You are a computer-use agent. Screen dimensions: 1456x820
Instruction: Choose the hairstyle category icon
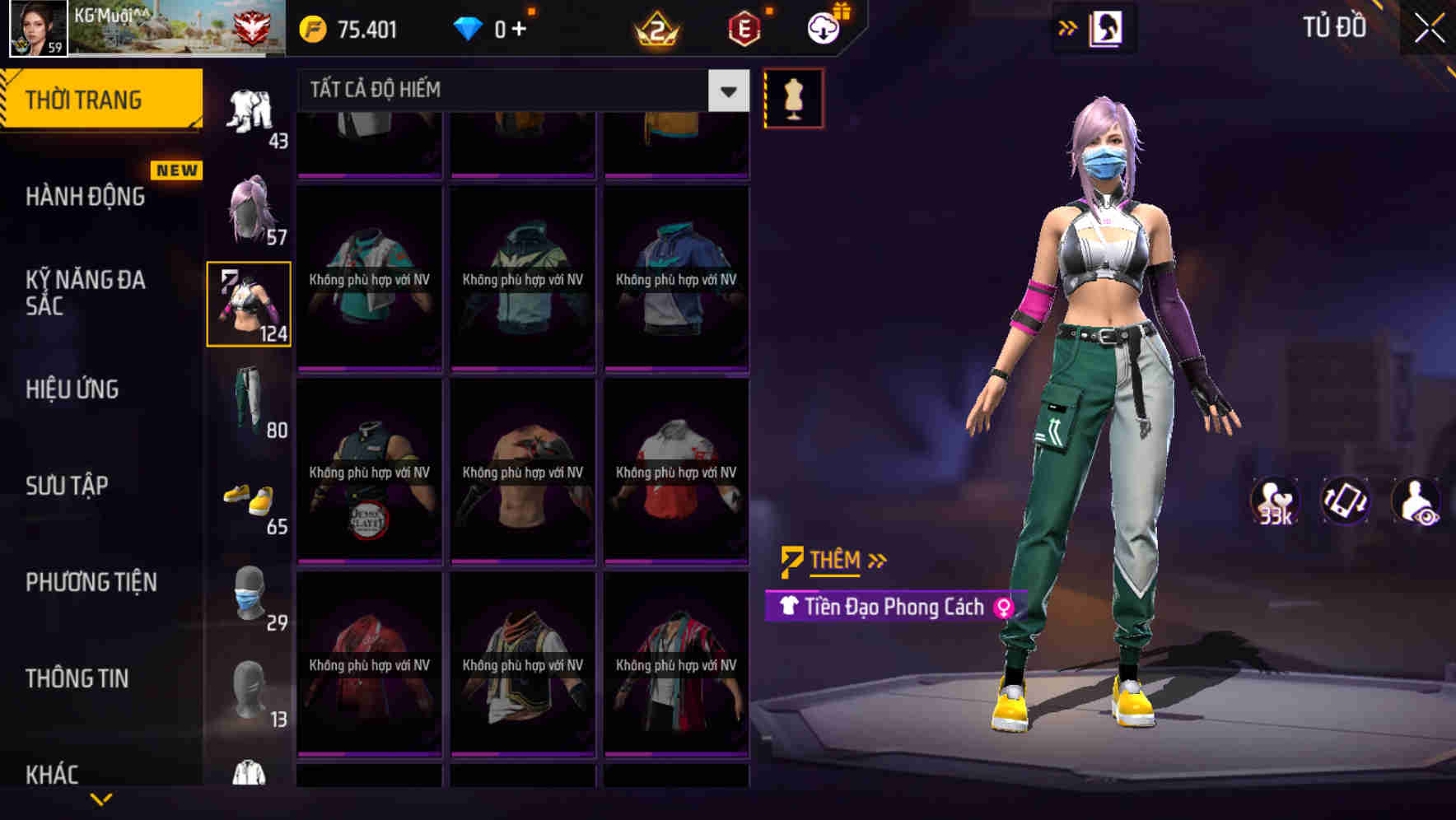[x=248, y=206]
